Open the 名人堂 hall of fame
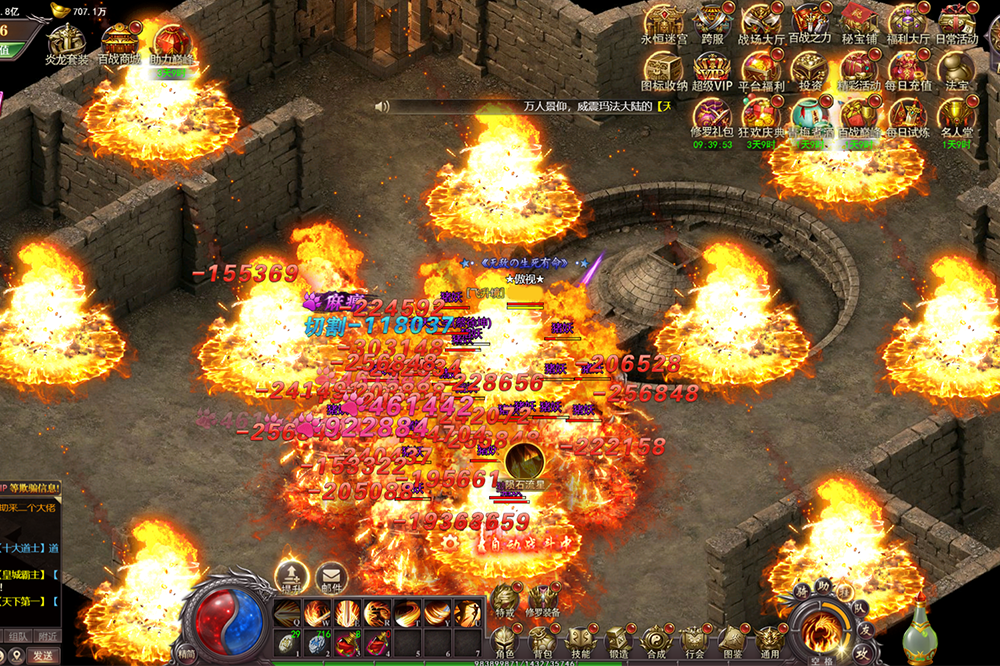 (x=956, y=115)
